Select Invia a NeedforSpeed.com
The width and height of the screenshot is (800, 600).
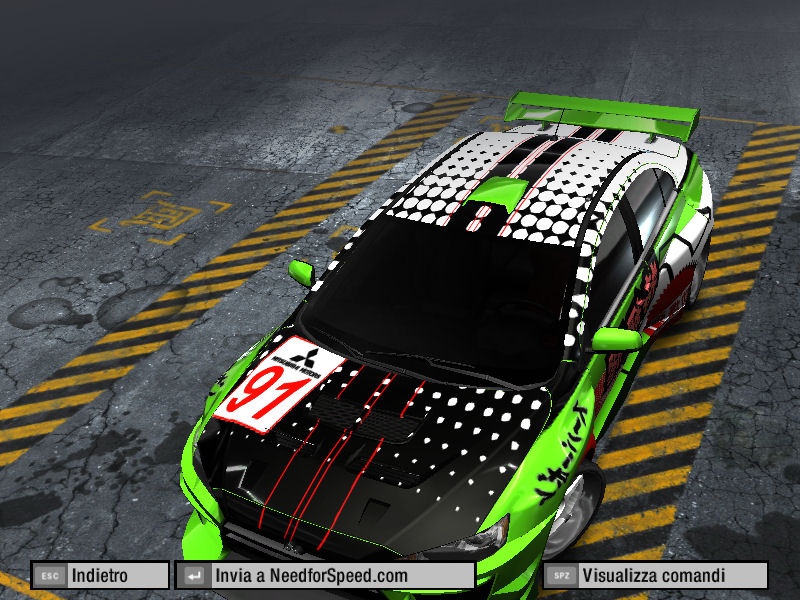[x=325, y=576]
